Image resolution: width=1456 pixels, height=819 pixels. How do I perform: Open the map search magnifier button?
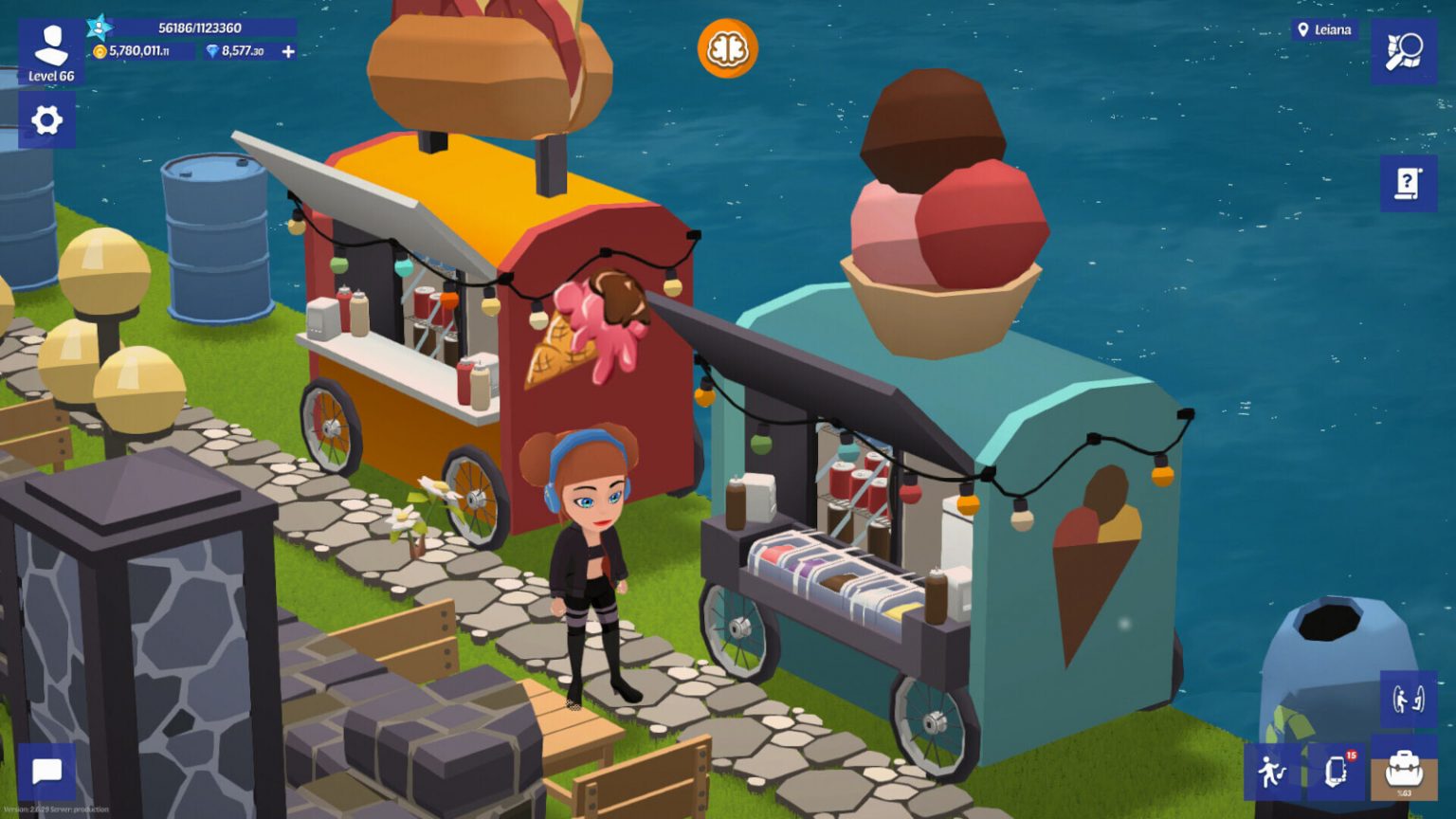point(1403,51)
